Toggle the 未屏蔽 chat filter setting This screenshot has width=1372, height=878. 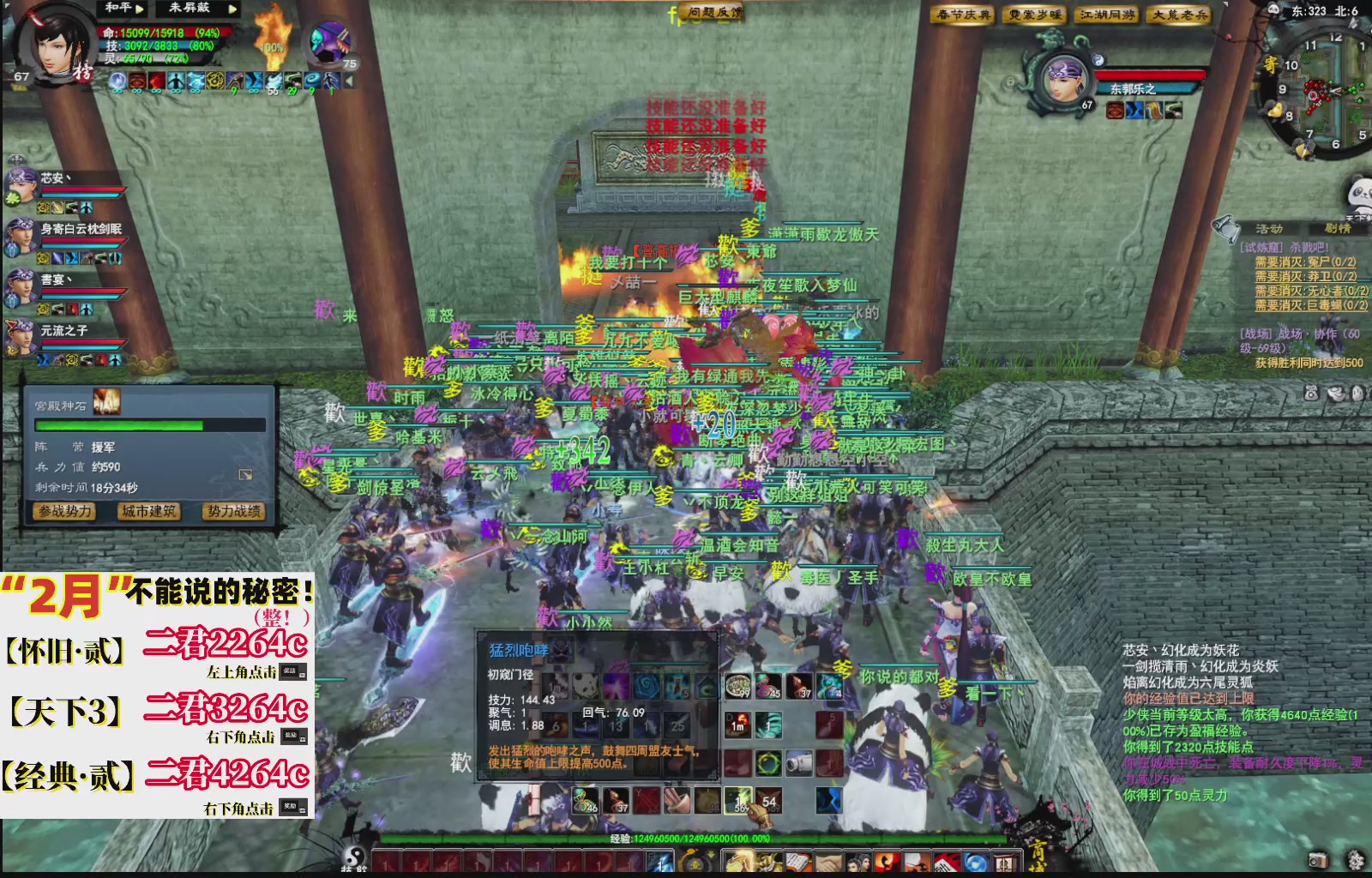point(189,9)
